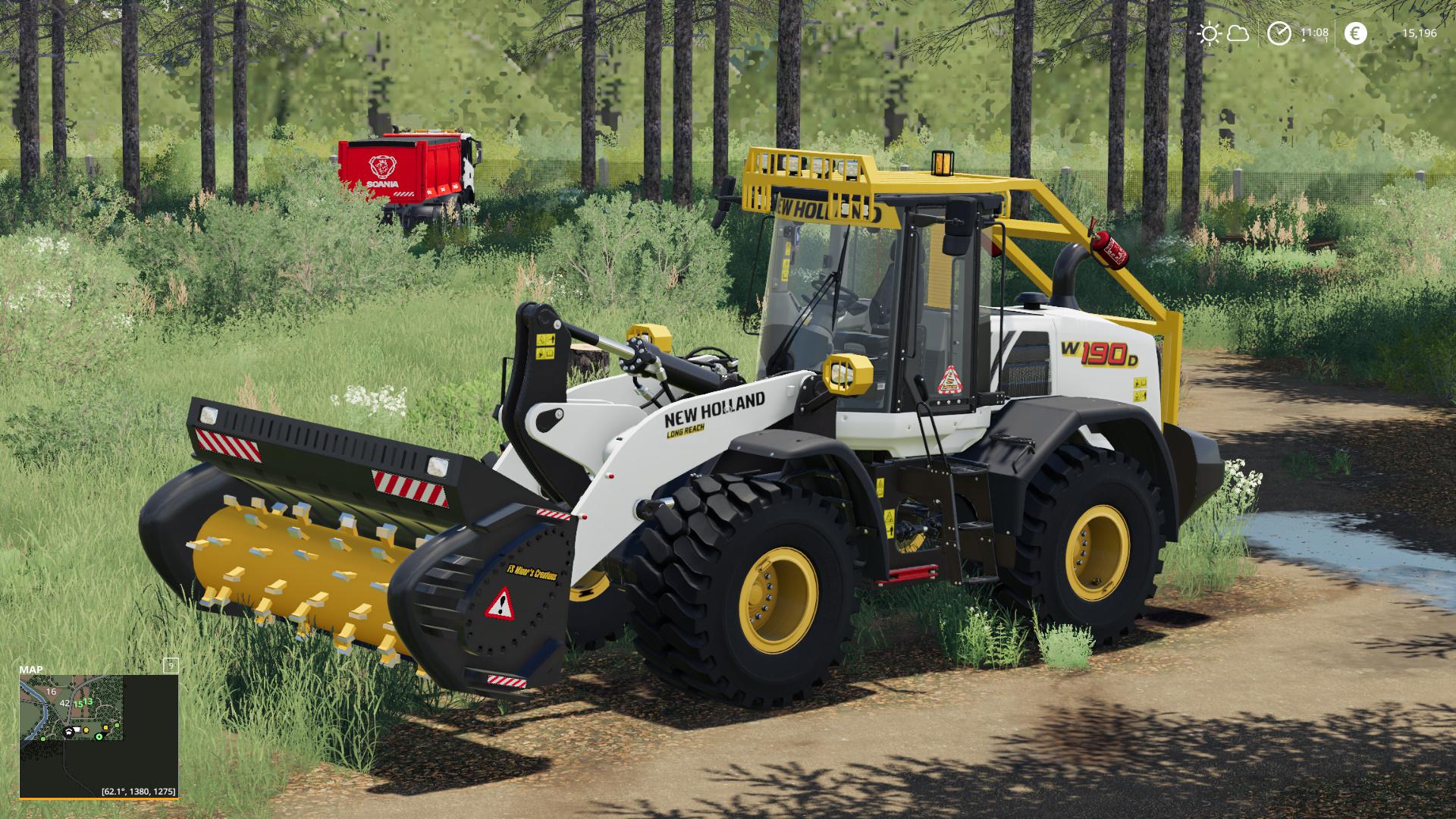The width and height of the screenshot is (1456, 819).
Task: Toggle the yellow square marker on the minimap
Action: pos(105,727)
